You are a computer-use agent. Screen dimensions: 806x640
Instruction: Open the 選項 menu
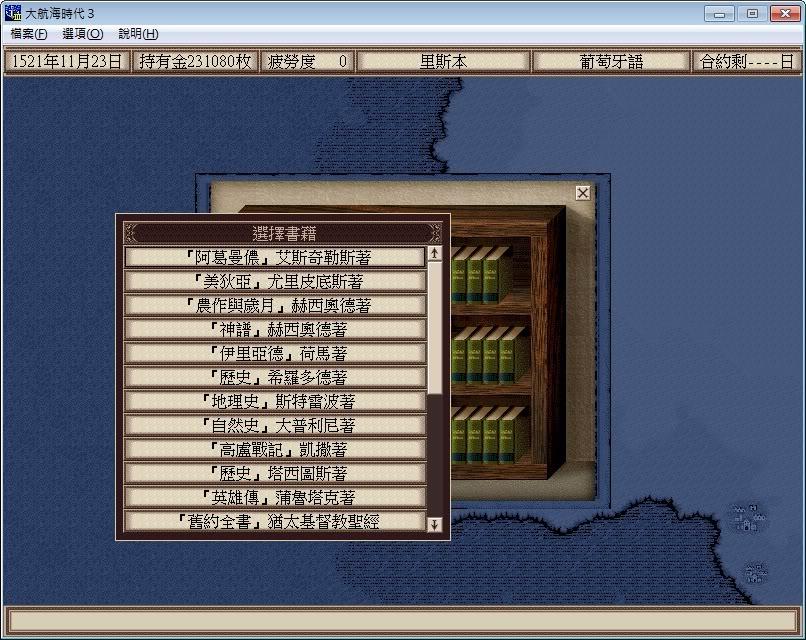(82, 34)
